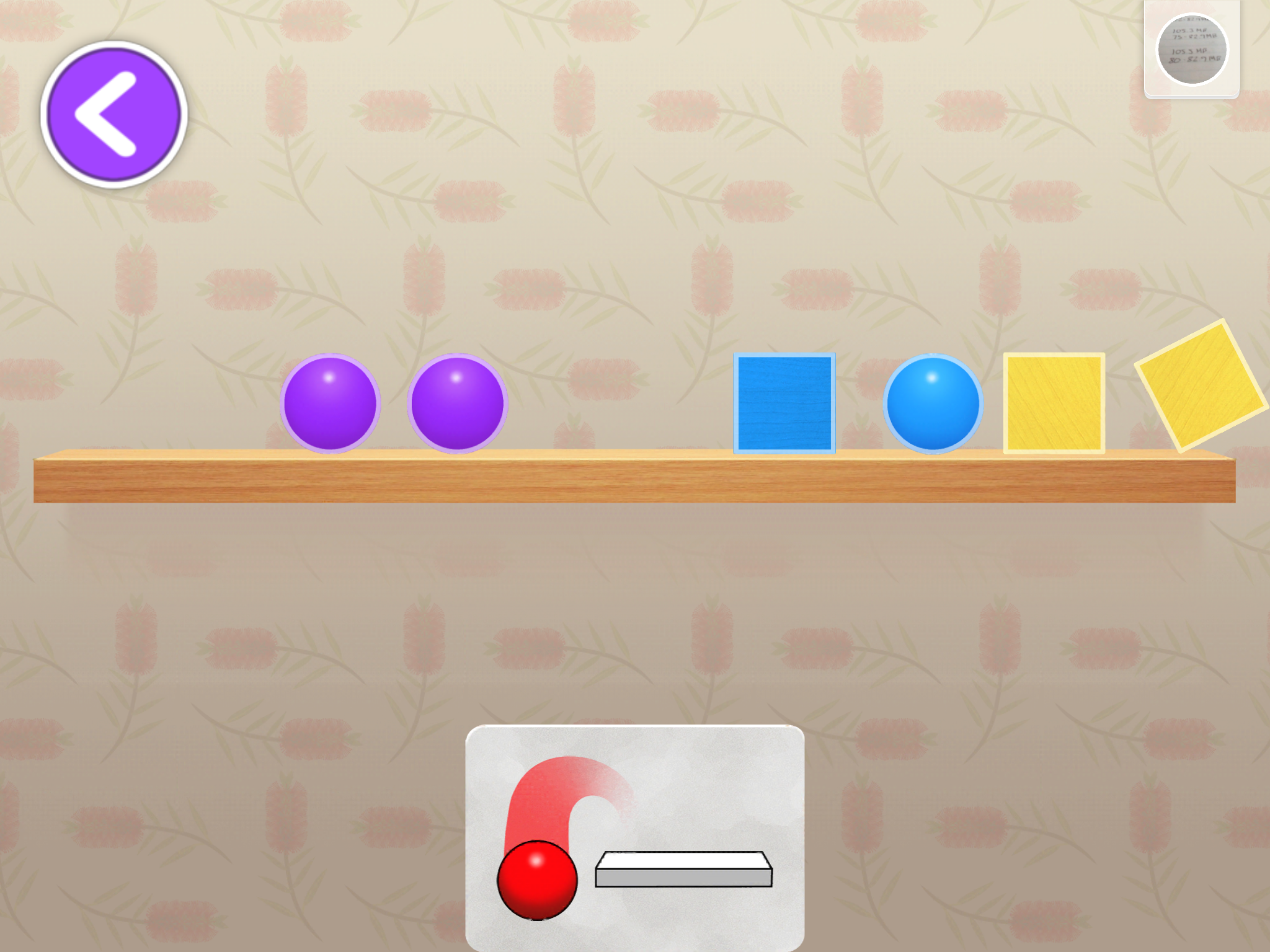
Task: Open the screenshot thumbnail preview
Action: coord(1191,49)
